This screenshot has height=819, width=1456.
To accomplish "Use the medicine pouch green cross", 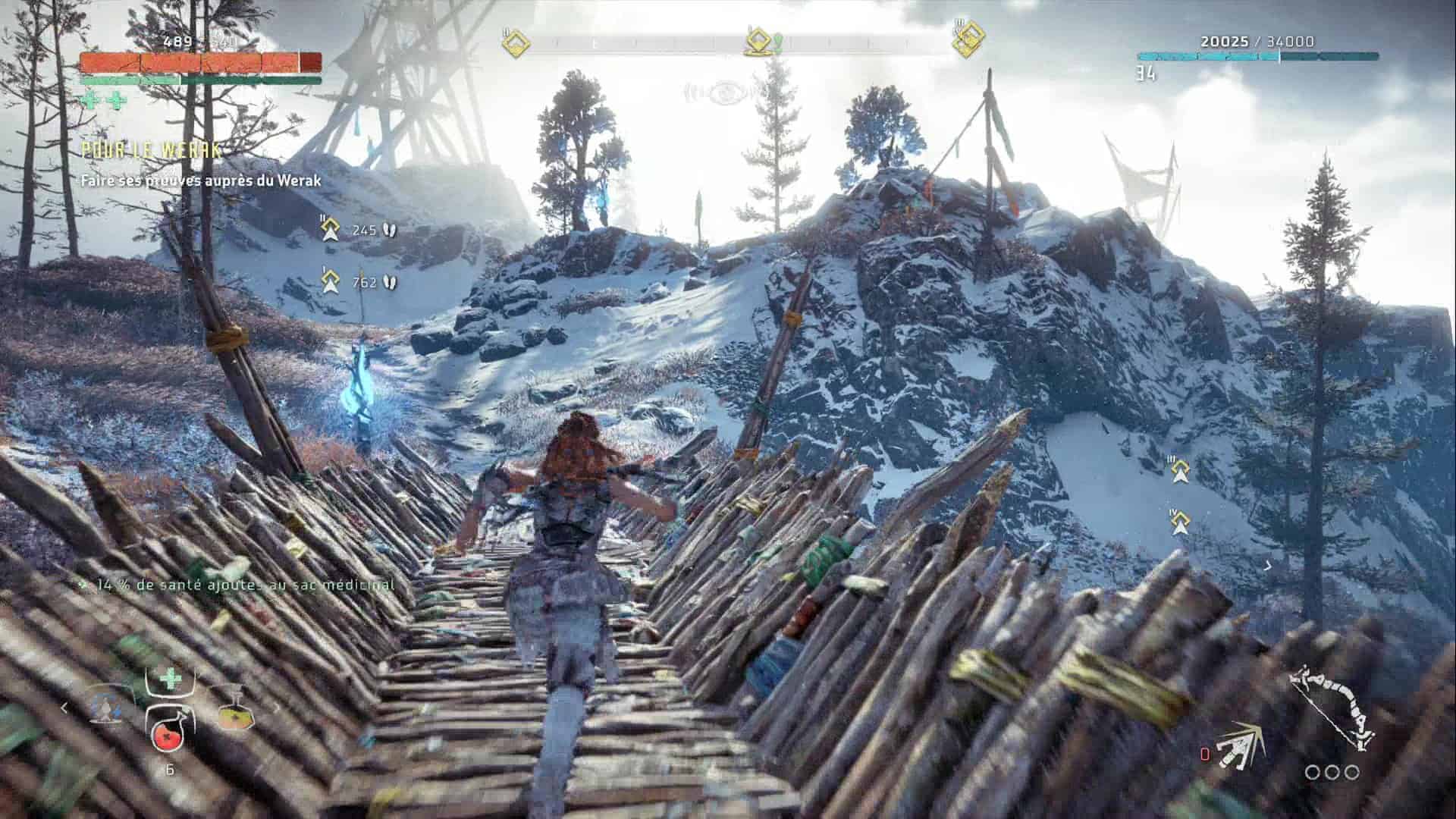I will point(170,679).
